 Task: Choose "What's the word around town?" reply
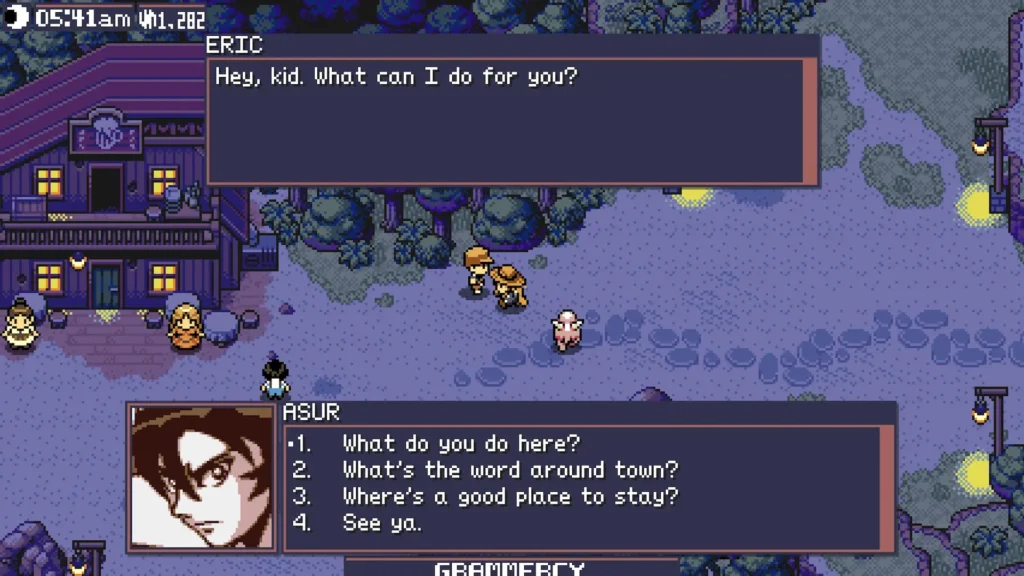pos(510,469)
